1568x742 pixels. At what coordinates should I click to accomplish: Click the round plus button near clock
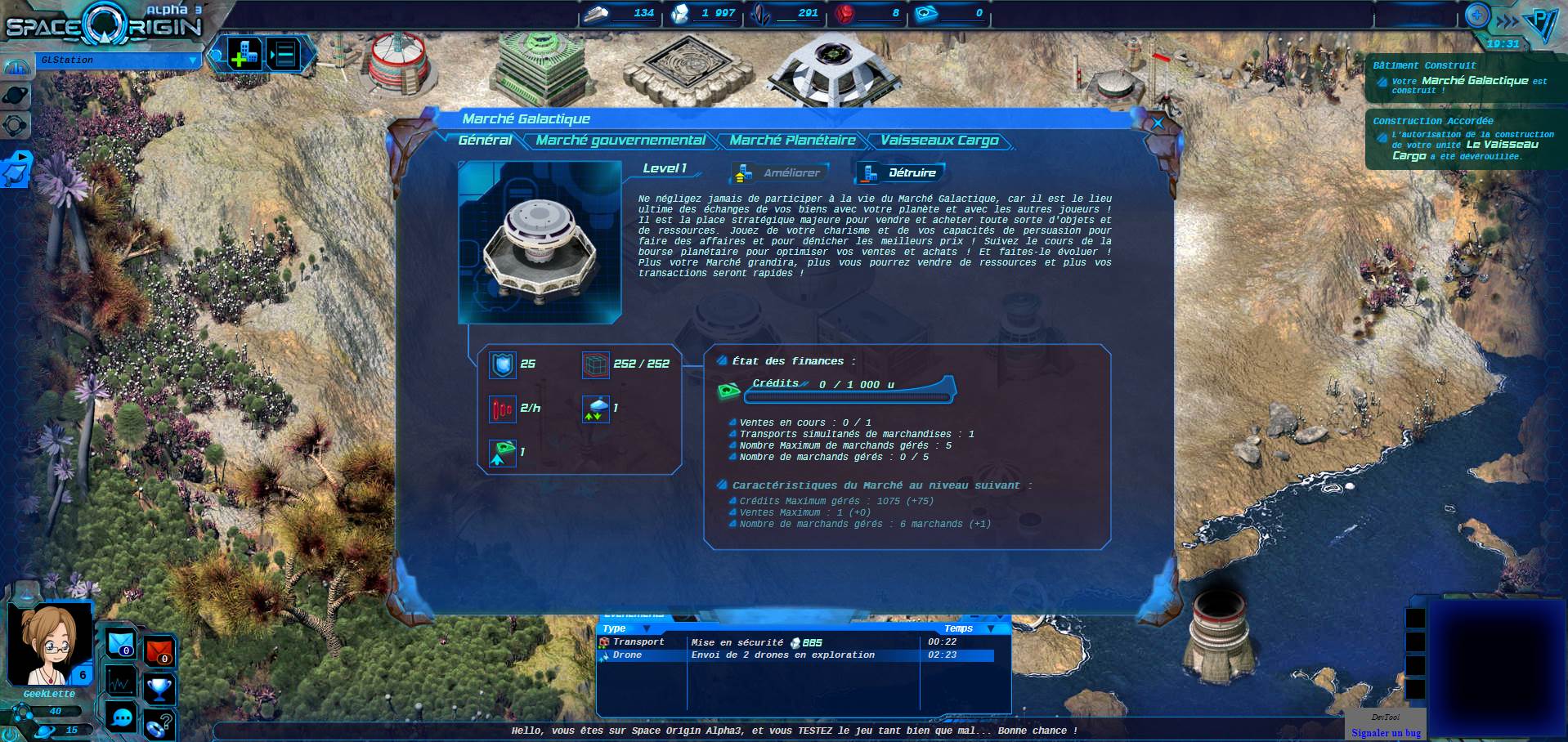pos(1477,15)
